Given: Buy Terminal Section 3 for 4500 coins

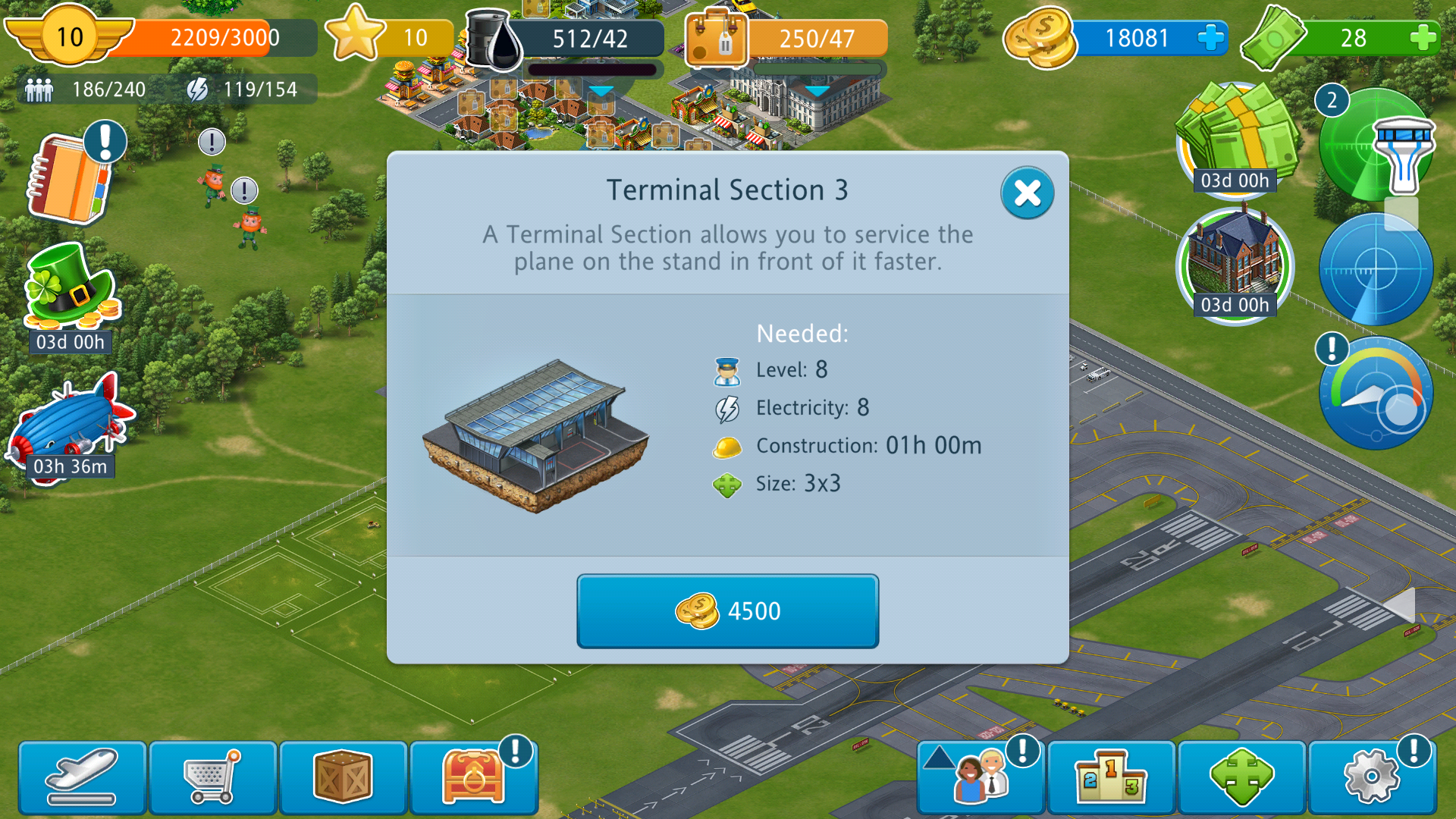Looking at the screenshot, I should [727, 610].
